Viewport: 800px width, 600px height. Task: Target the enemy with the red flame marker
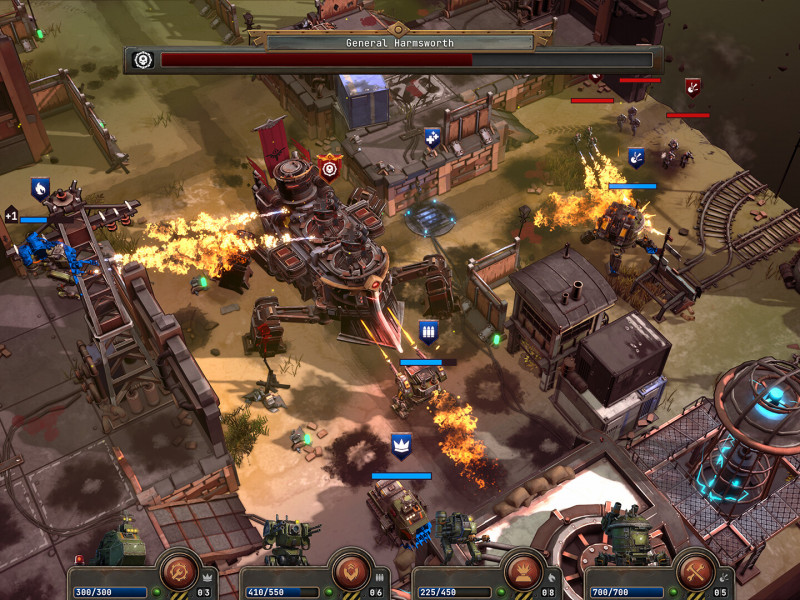[x=692, y=88]
